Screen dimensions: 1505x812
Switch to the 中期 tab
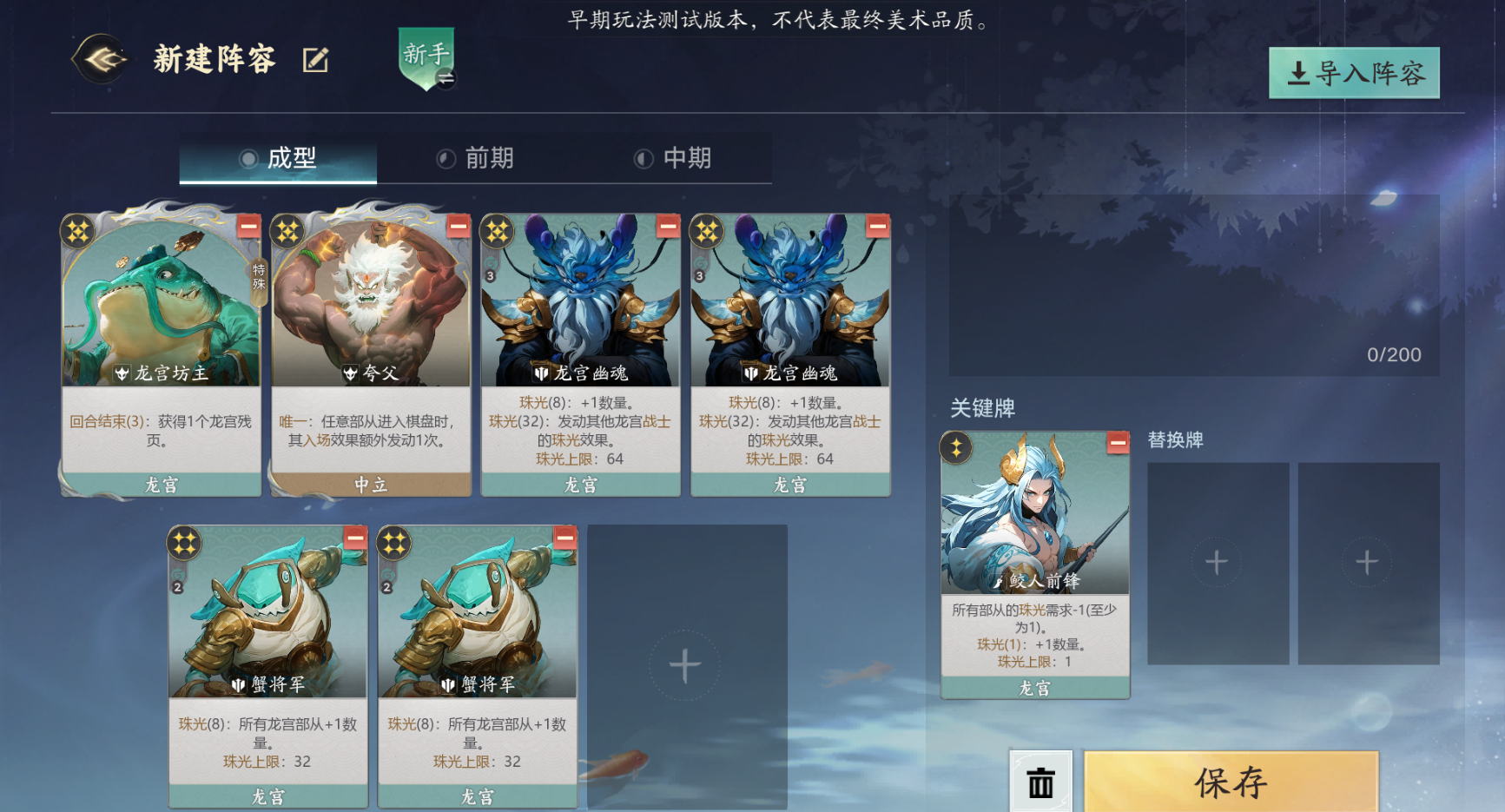(x=686, y=157)
